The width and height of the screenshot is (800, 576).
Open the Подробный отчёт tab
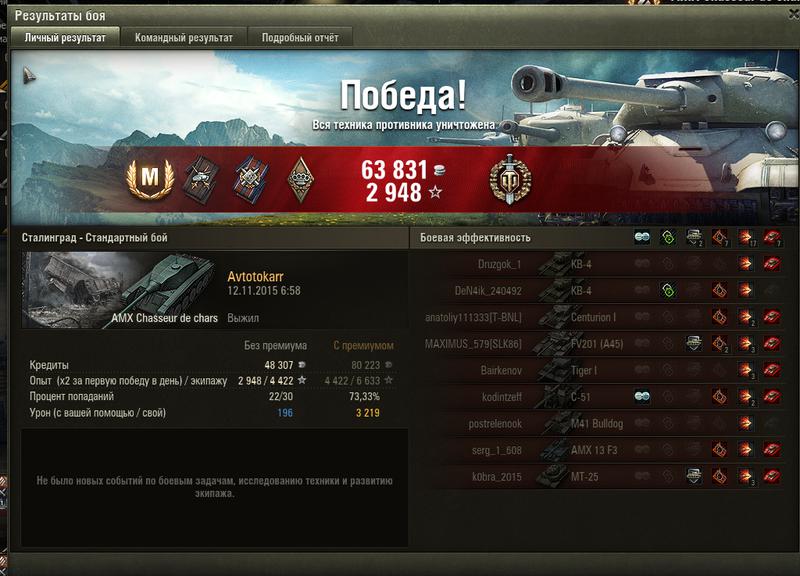point(299,38)
